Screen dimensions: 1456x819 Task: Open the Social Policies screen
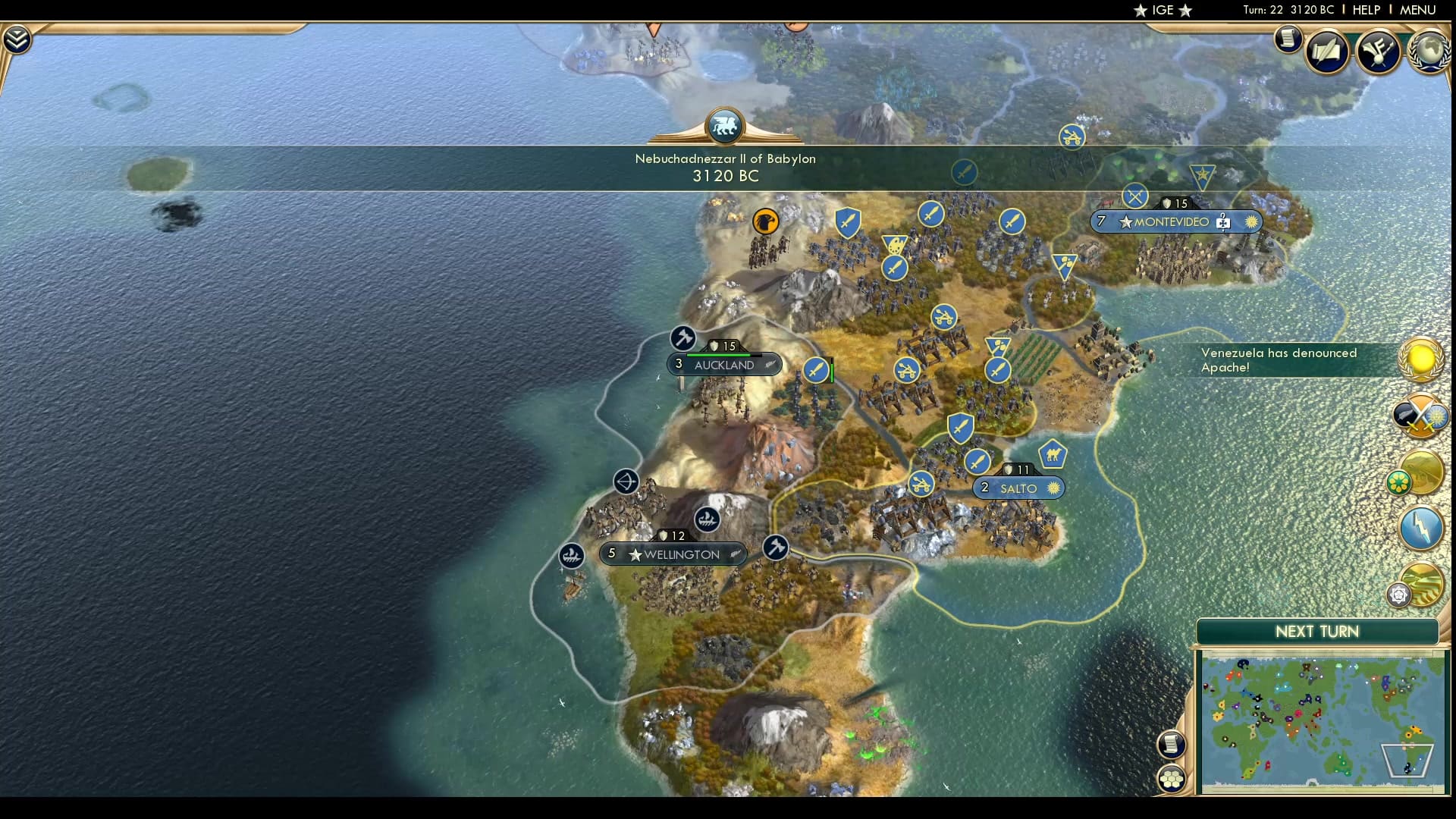click(x=1327, y=52)
